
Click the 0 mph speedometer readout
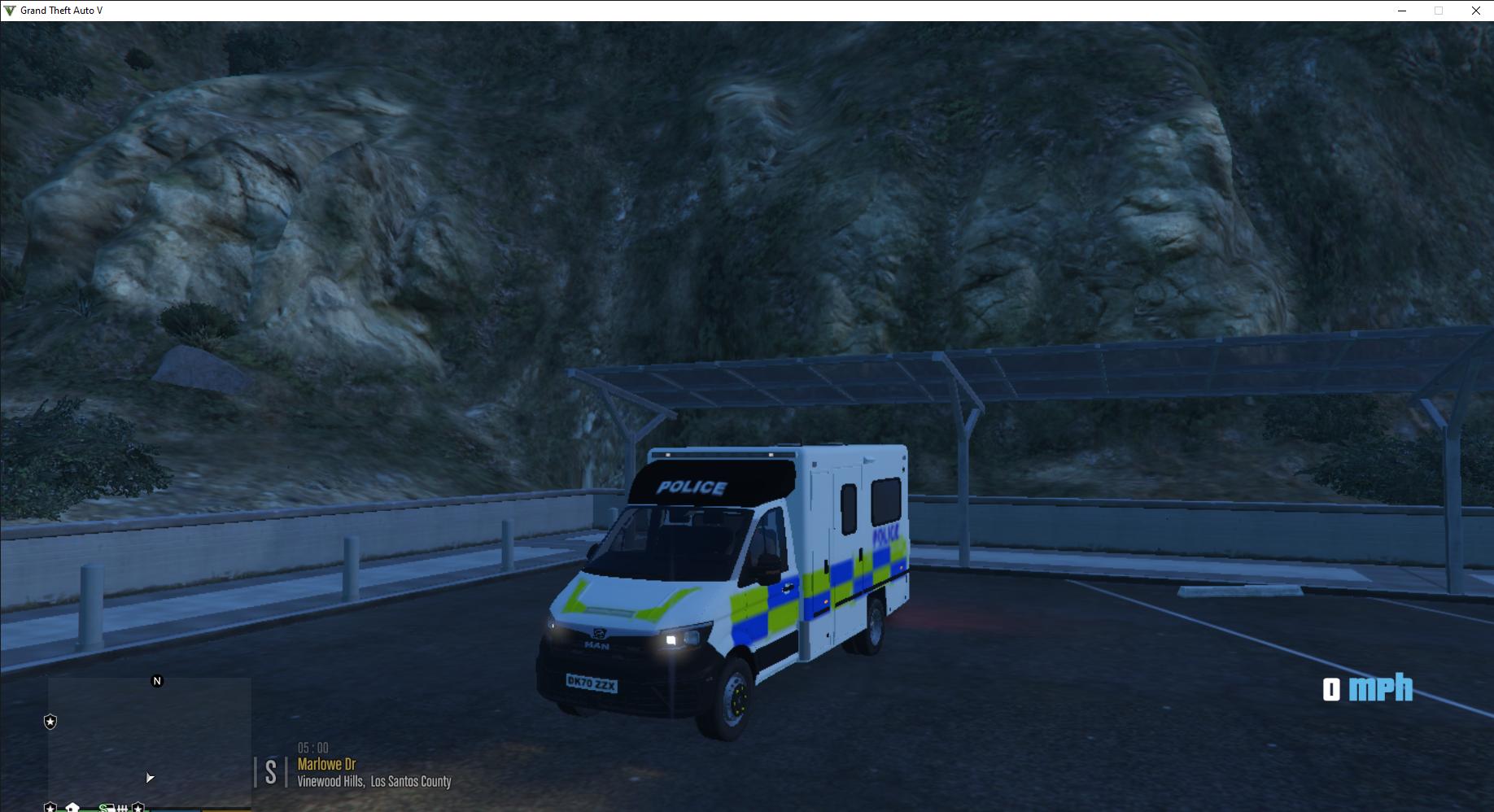tap(1367, 691)
